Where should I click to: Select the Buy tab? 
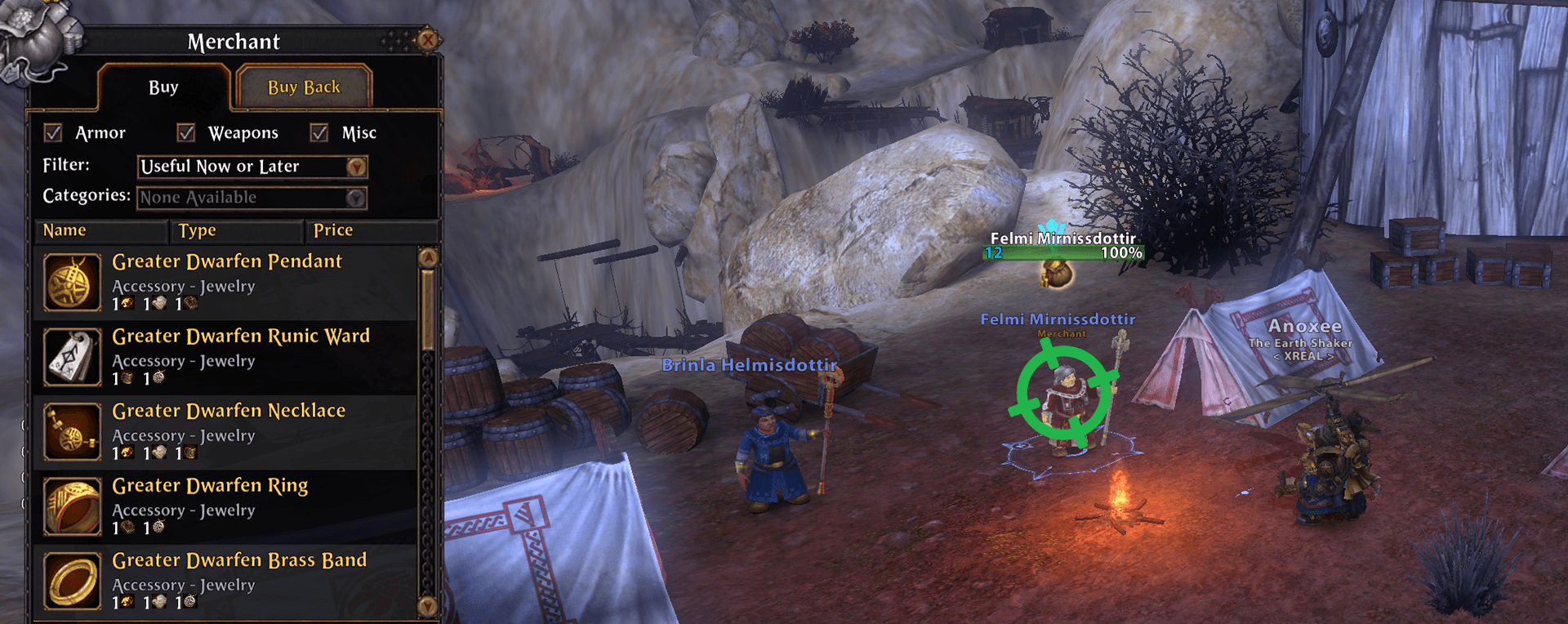(x=163, y=87)
